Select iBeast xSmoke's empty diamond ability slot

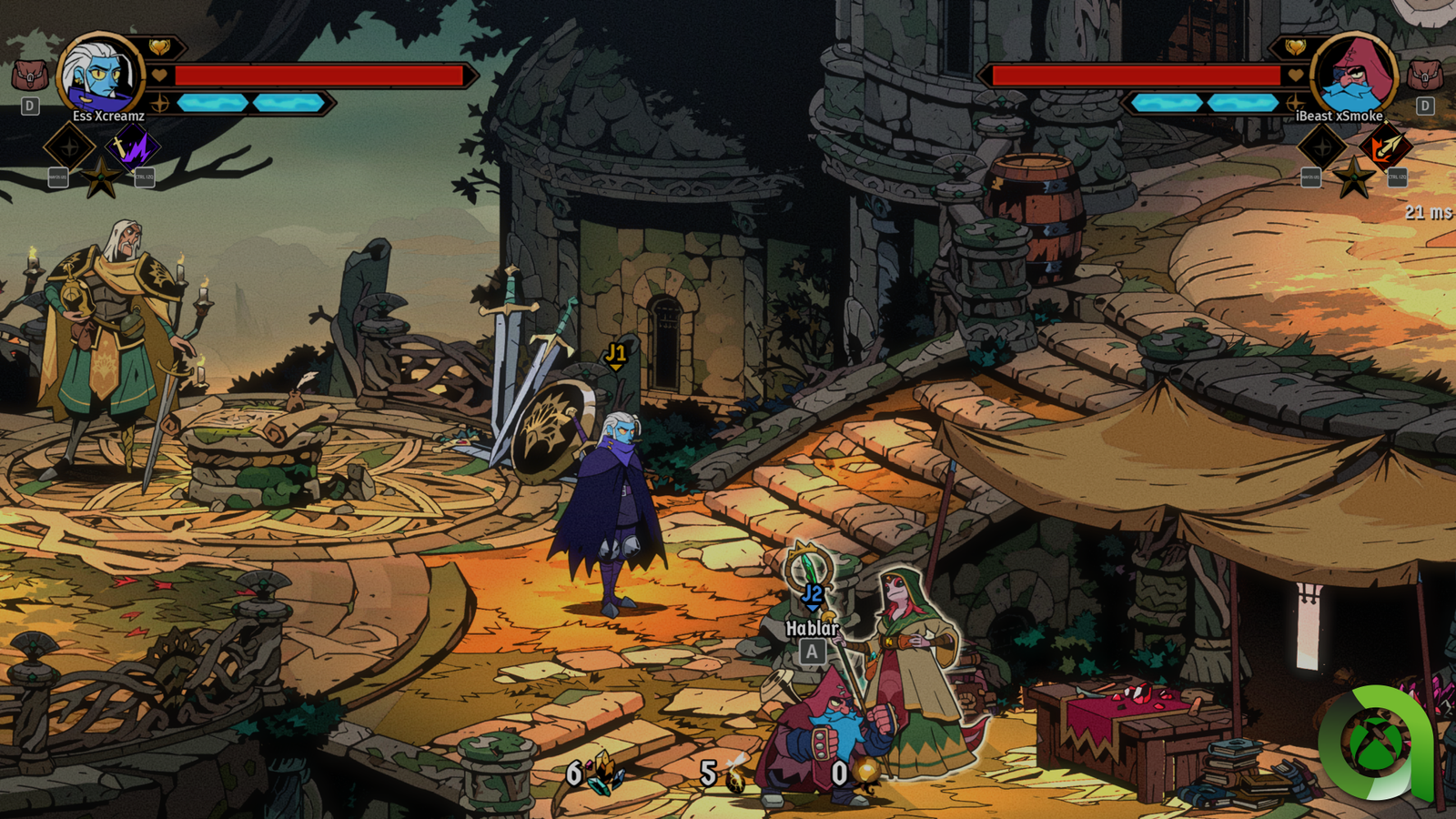coord(1321,147)
